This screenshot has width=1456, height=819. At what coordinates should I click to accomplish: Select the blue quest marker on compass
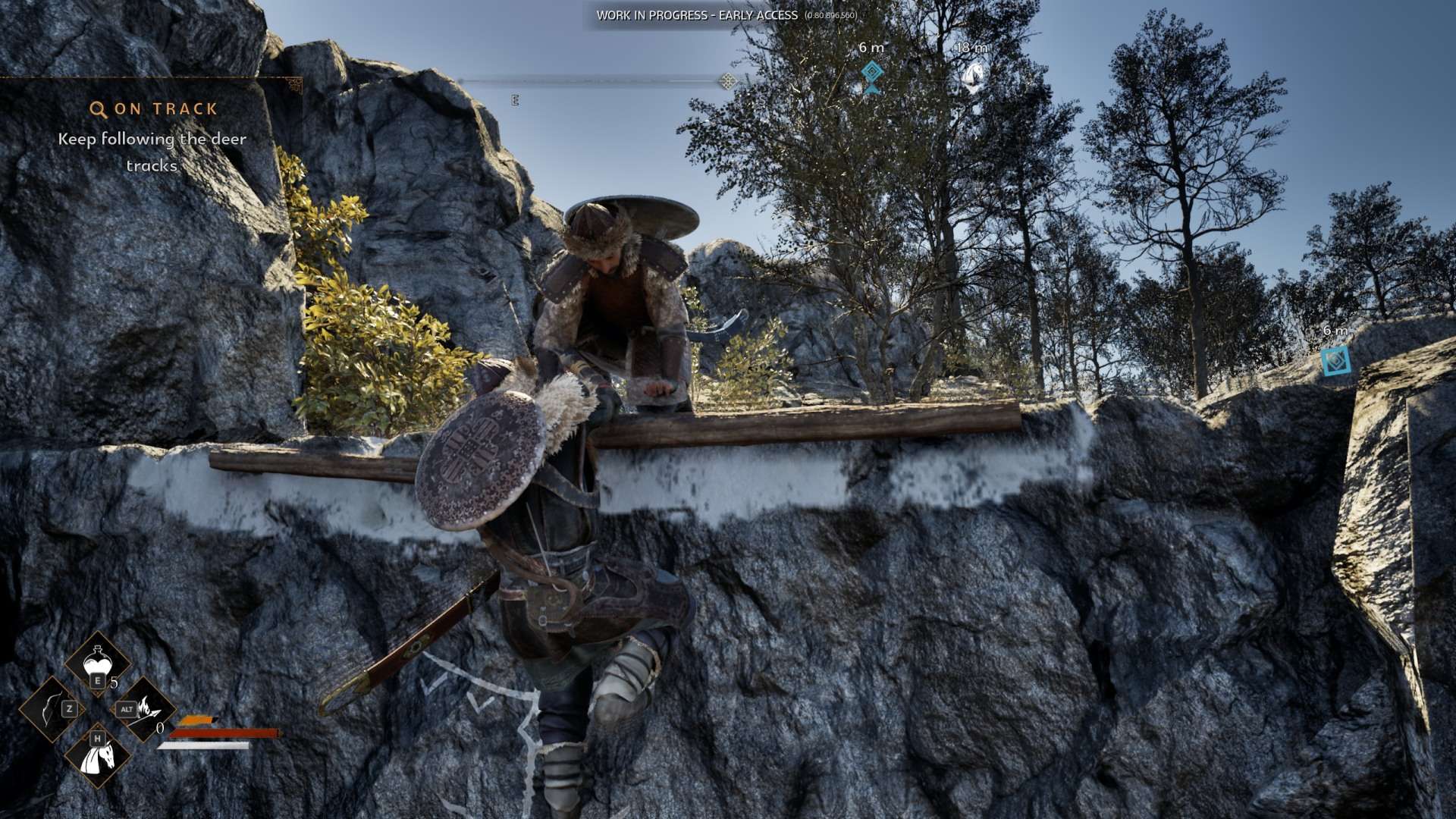point(872,74)
